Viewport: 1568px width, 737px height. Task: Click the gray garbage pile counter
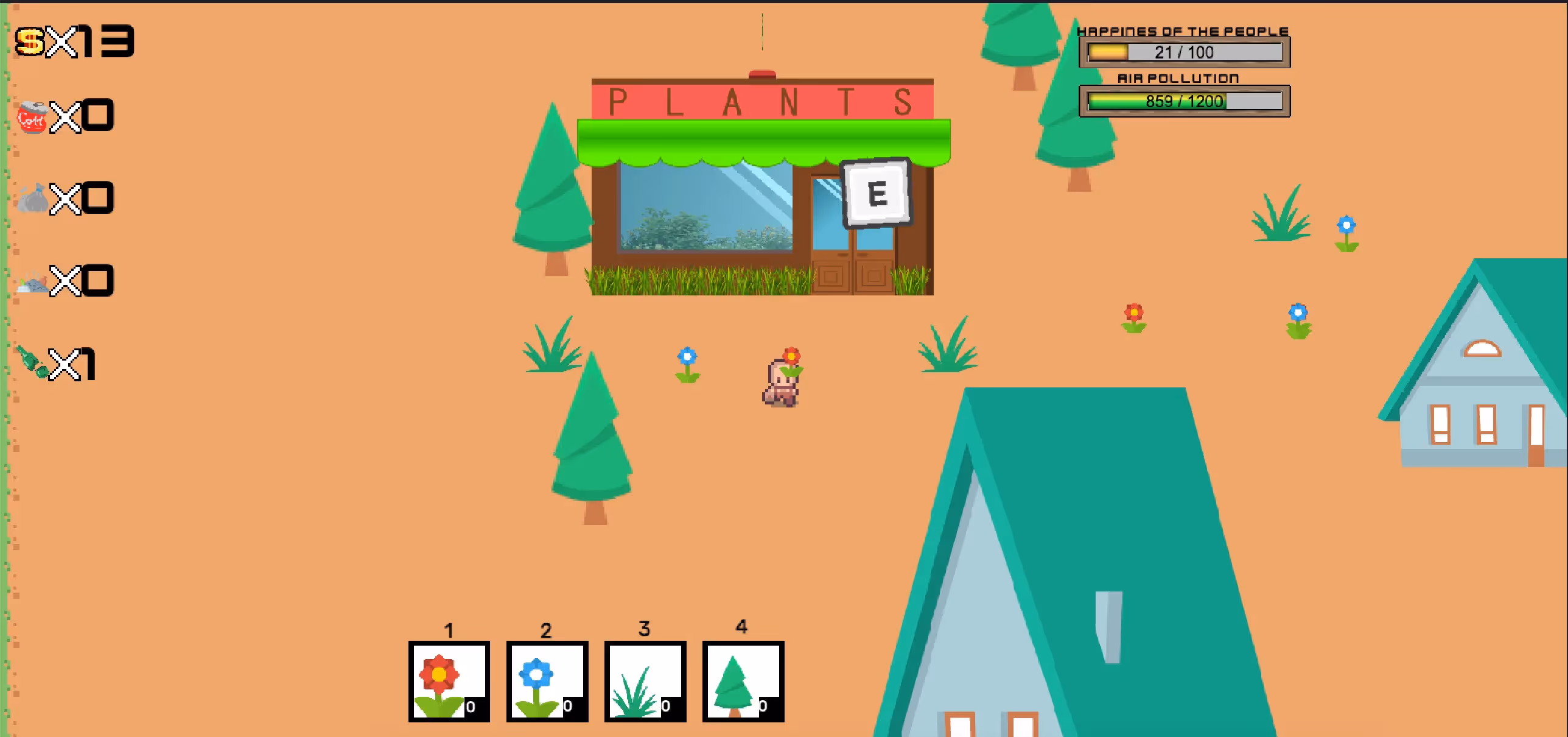coord(67,280)
